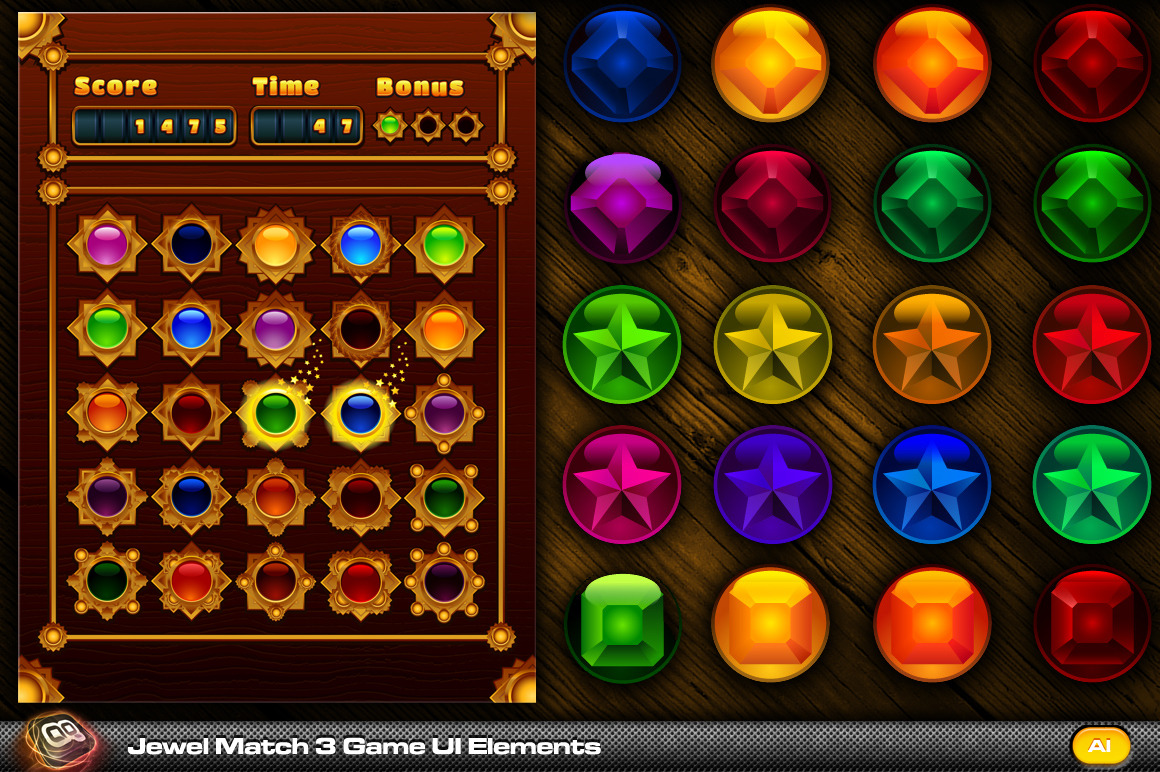Select the purple star gem

click(x=772, y=485)
